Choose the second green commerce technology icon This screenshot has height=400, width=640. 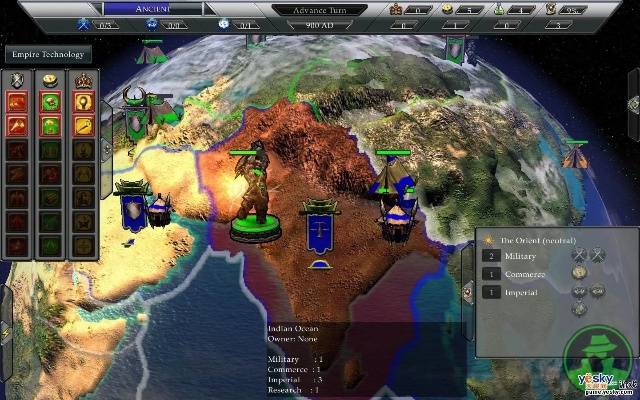coord(50,124)
